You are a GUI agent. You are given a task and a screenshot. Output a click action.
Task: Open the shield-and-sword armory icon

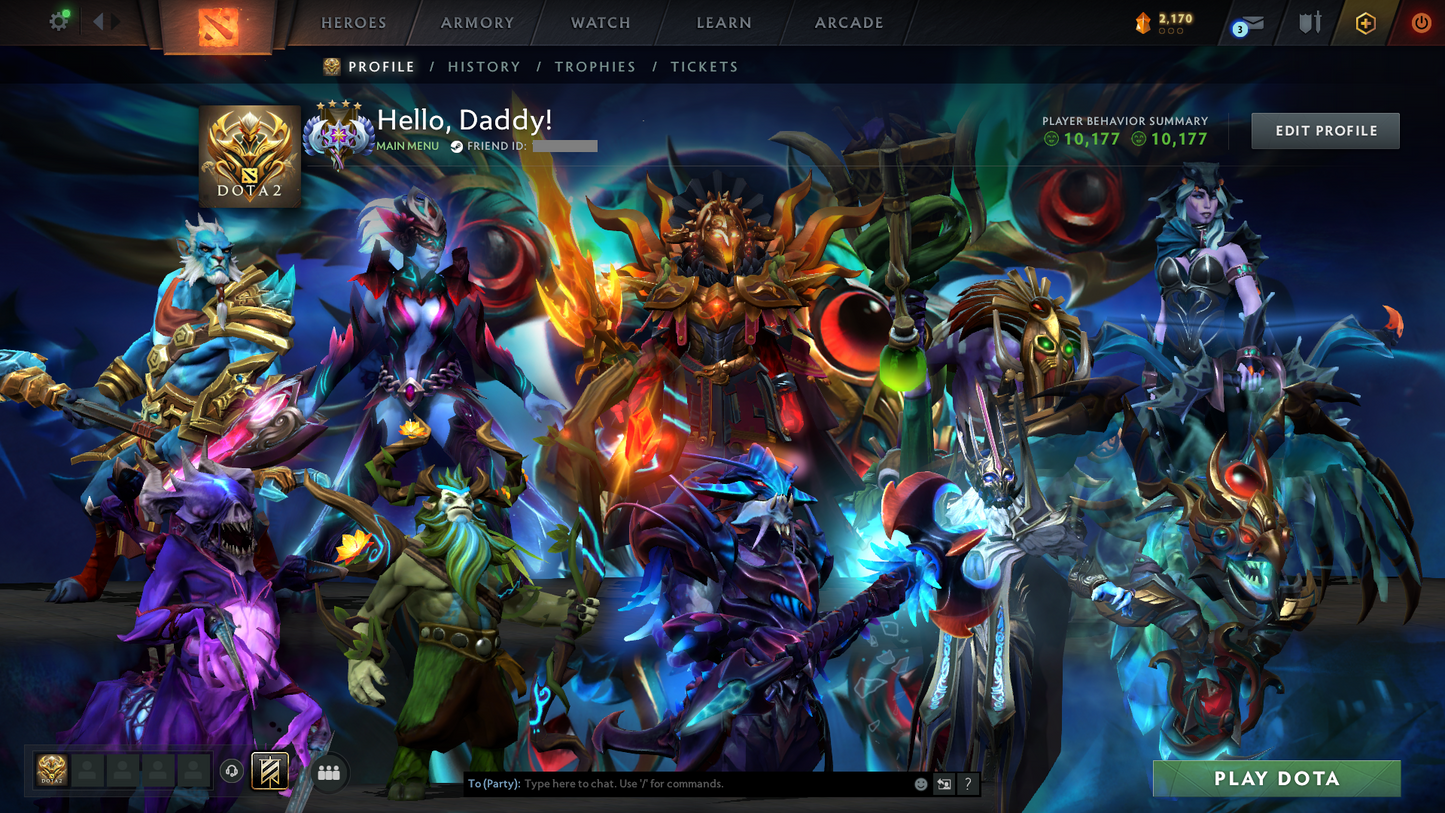[1308, 22]
